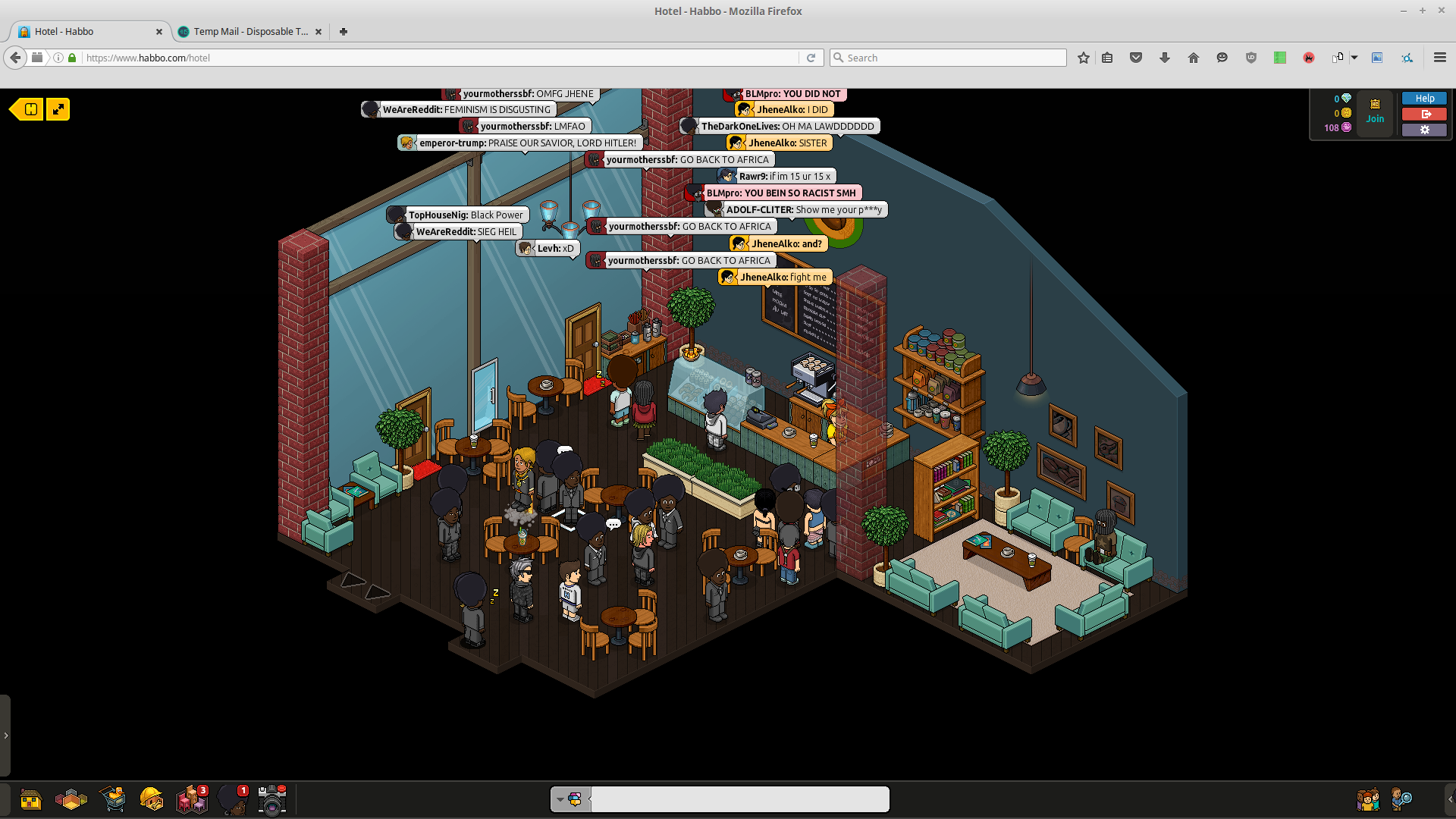Open the avatar profile head icon
Screen dimensions: 1456x819
[232, 799]
